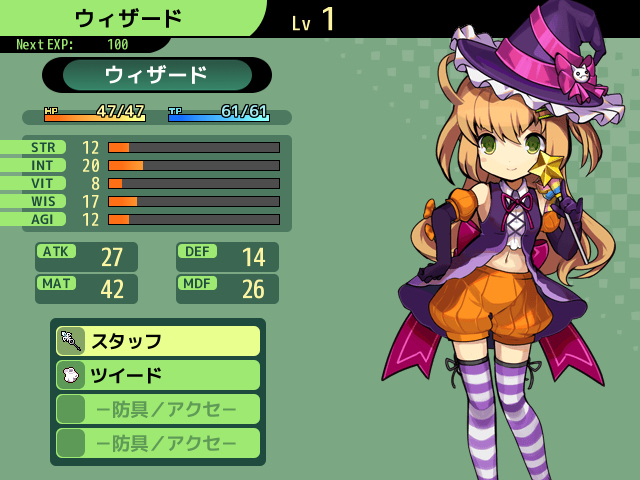Select the スタッフ weapon slot
Screen dimensions: 640x480
click(x=158, y=341)
